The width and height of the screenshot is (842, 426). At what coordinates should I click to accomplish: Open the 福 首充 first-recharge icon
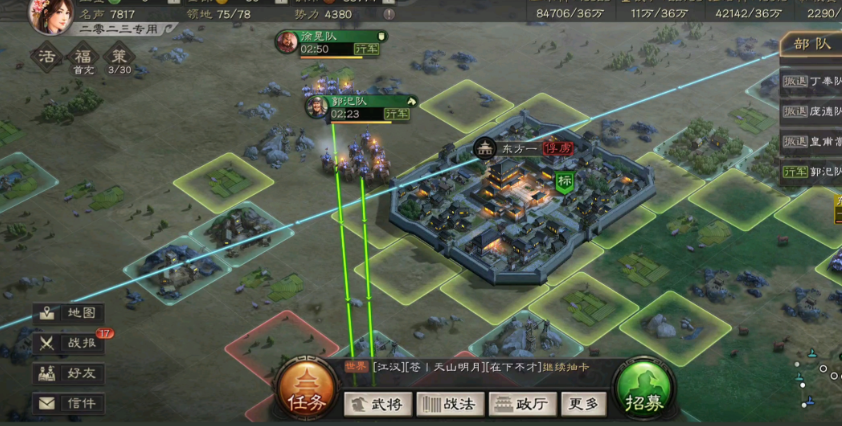coord(83,56)
